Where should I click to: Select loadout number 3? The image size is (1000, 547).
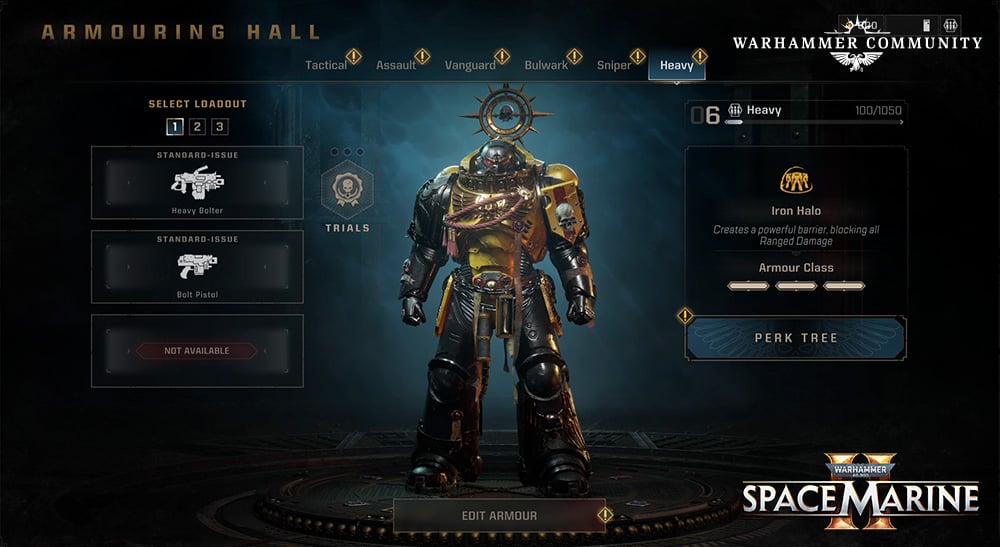pyautogui.click(x=219, y=126)
